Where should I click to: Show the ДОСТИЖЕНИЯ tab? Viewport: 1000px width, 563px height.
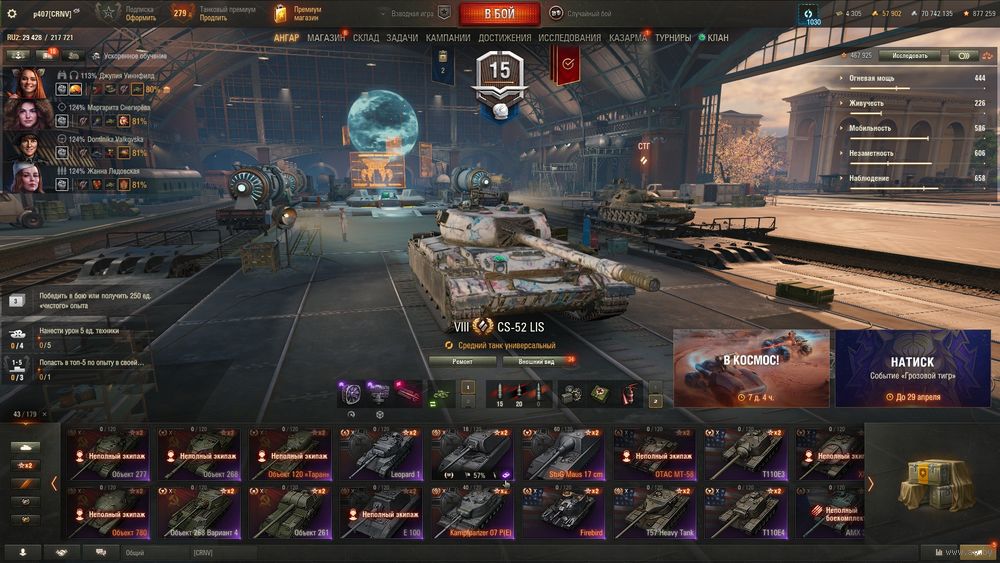[504, 38]
